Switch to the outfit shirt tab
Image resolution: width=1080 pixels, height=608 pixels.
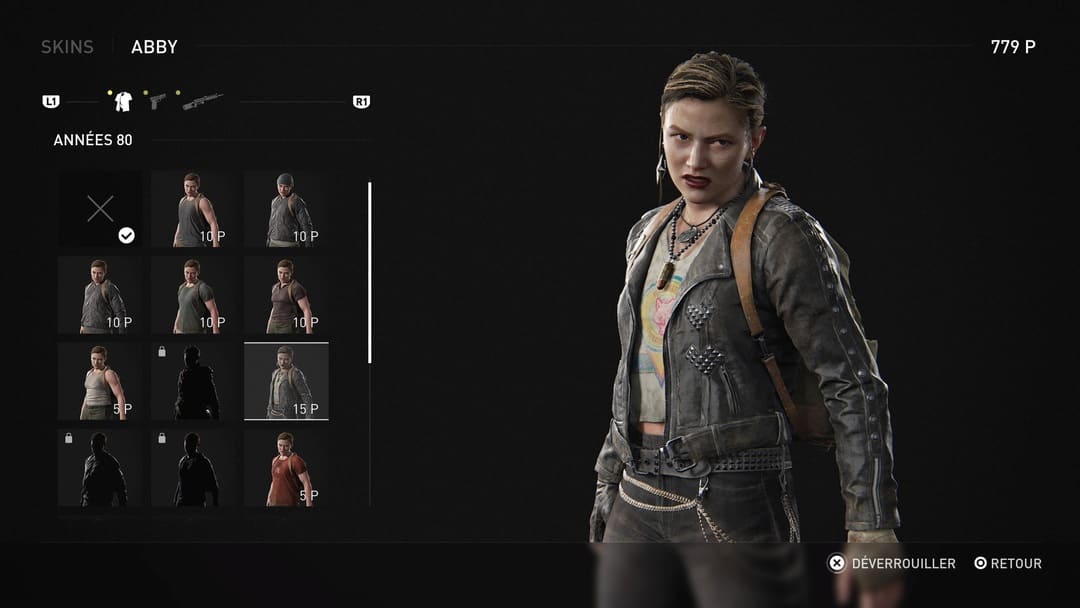click(123, 101)
